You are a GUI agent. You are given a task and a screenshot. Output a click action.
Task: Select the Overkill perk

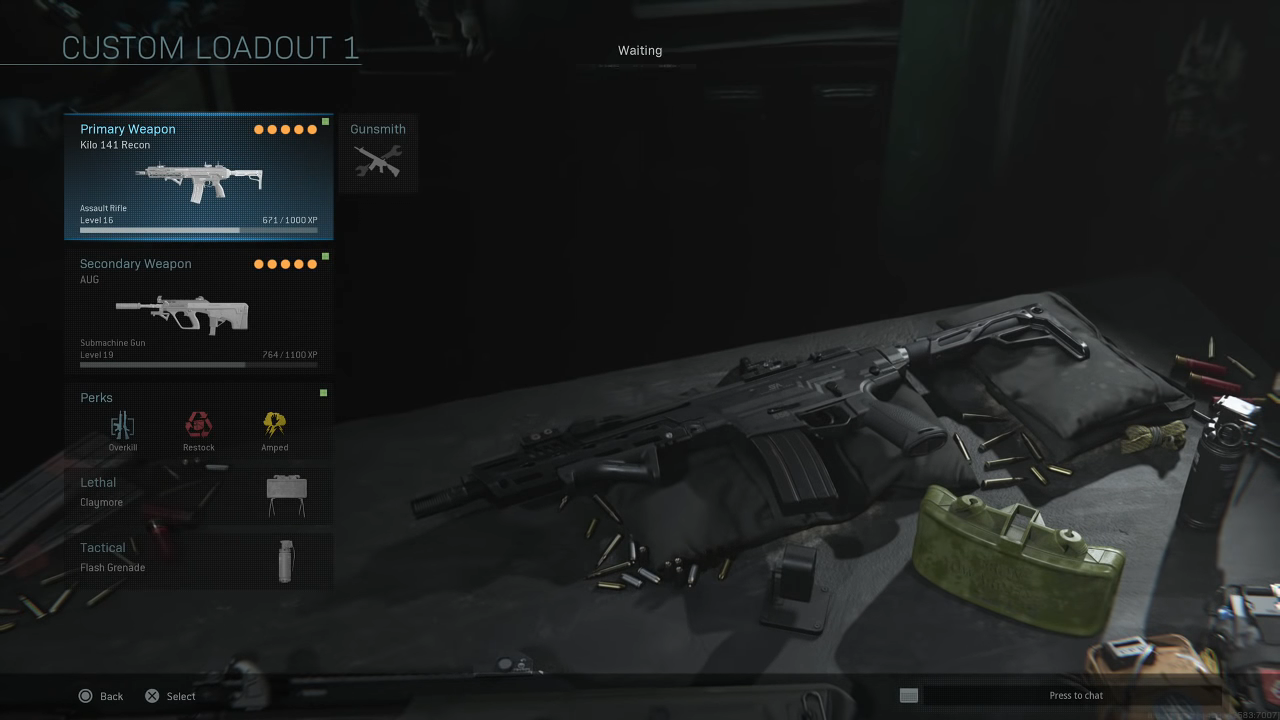[x=123, y=427]
